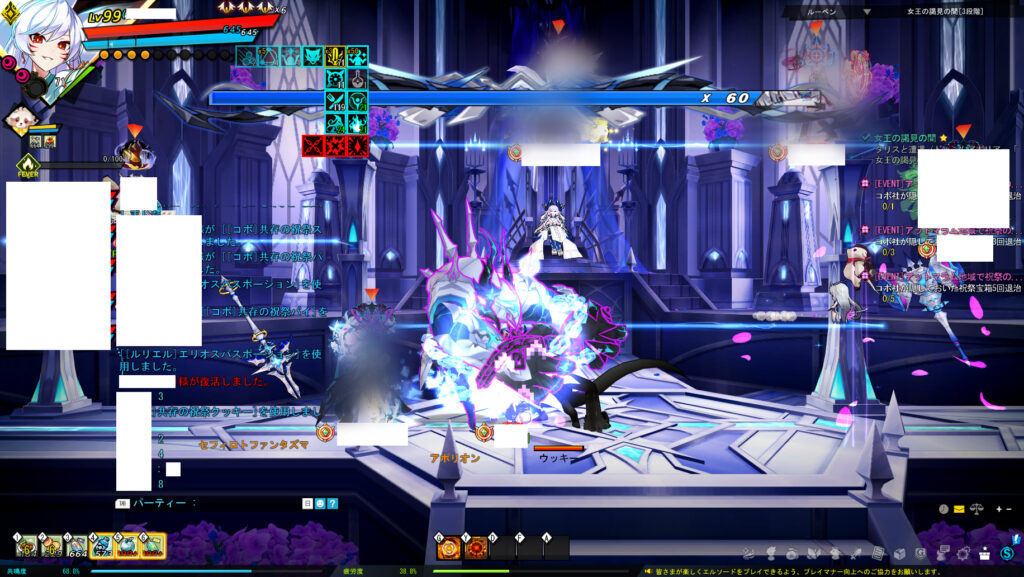Open the chat emoticon smiley button
Screen dimensions: 1024x577
tap(320, 504)
